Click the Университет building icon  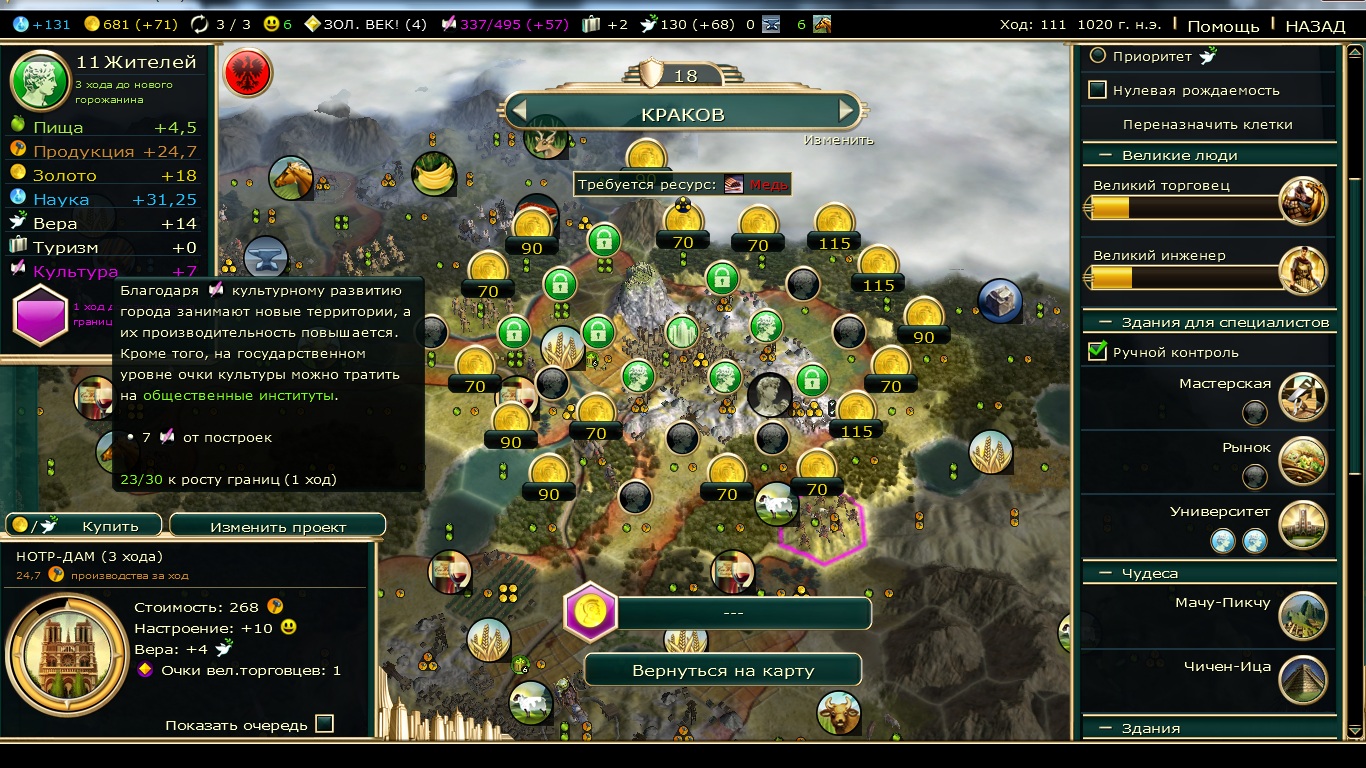(x=1302, y=524)
